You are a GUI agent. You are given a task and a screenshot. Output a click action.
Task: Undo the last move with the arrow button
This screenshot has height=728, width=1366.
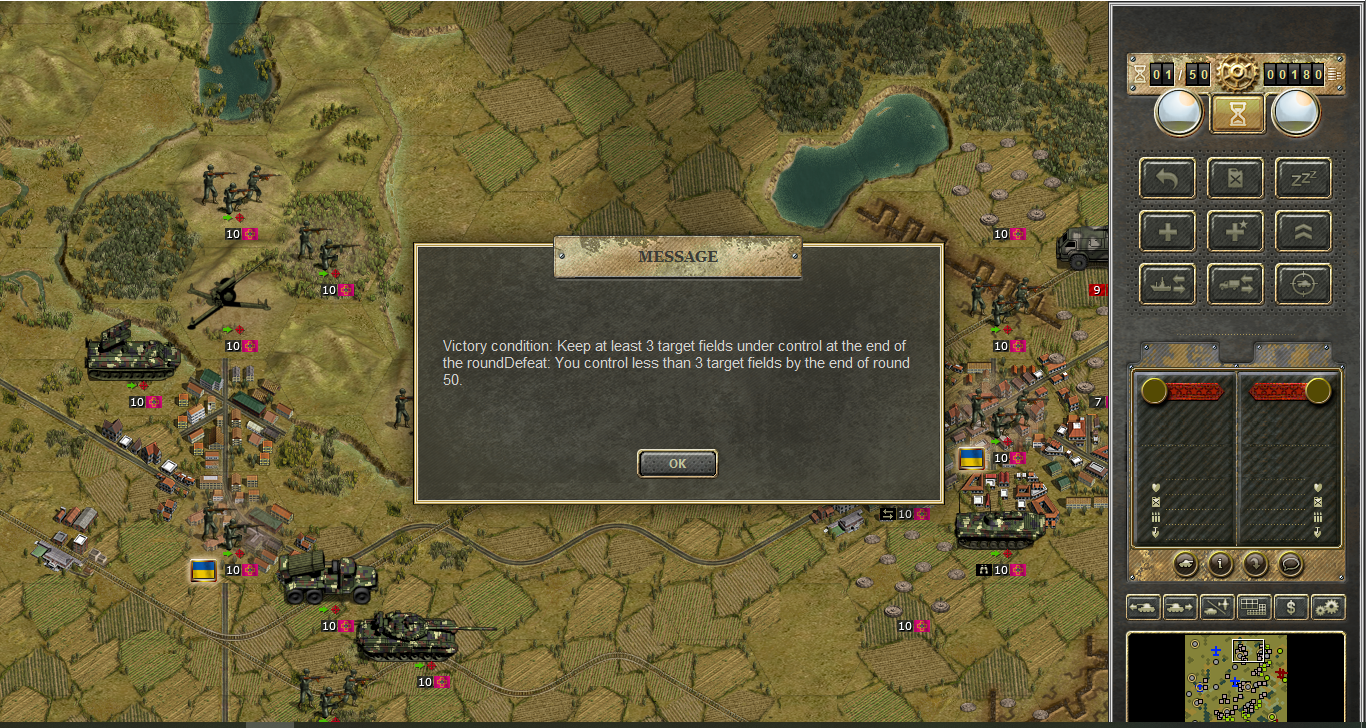1167,178
